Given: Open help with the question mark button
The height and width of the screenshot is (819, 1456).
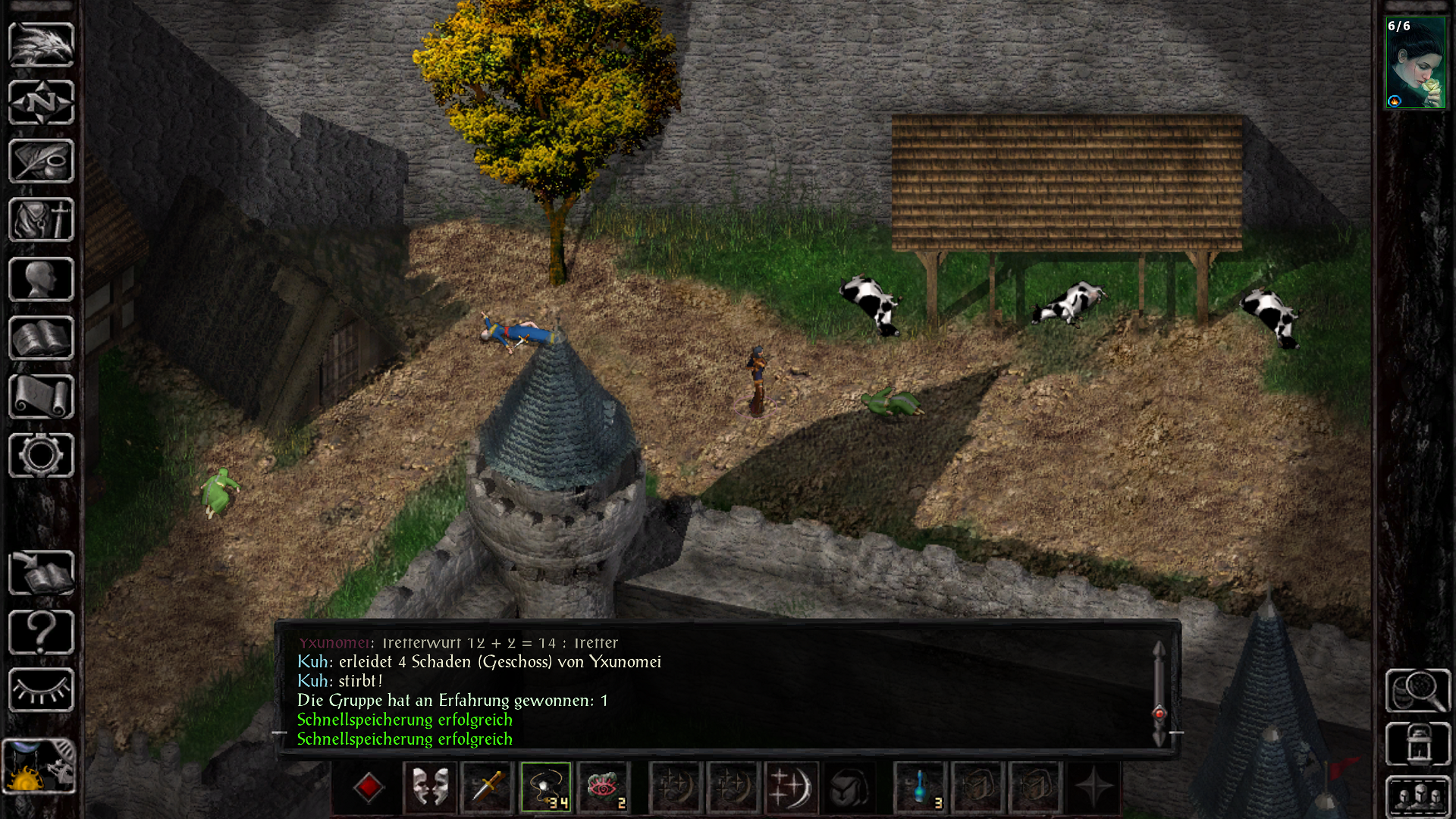Looking at the screenshot, I should 41,632.
